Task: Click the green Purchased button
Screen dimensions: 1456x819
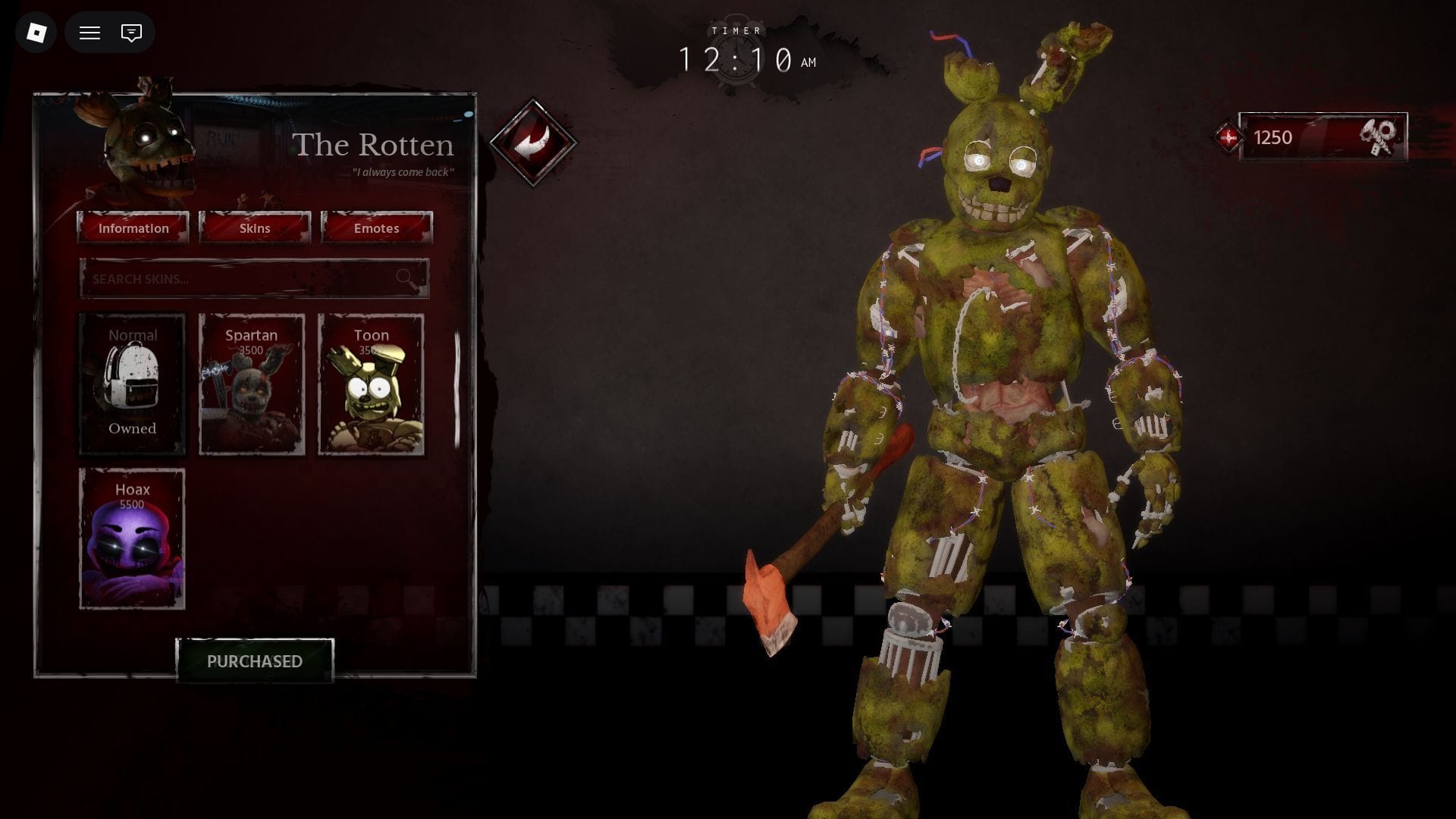Action: tap(255, 661)
